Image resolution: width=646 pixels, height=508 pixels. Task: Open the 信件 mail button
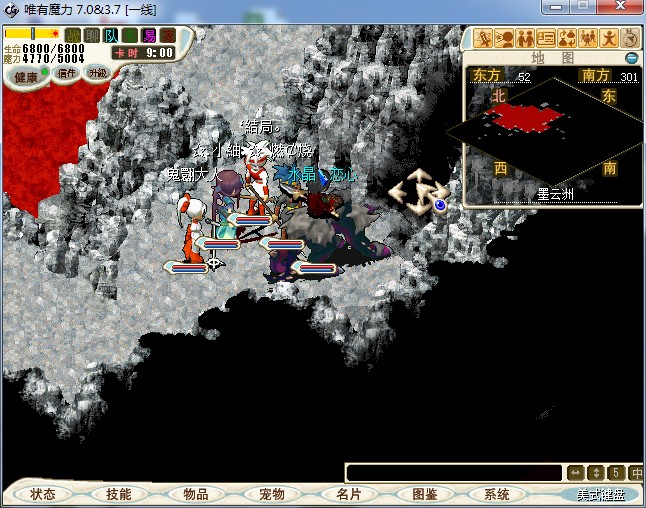pyautogui.click(x=68, y=73)
